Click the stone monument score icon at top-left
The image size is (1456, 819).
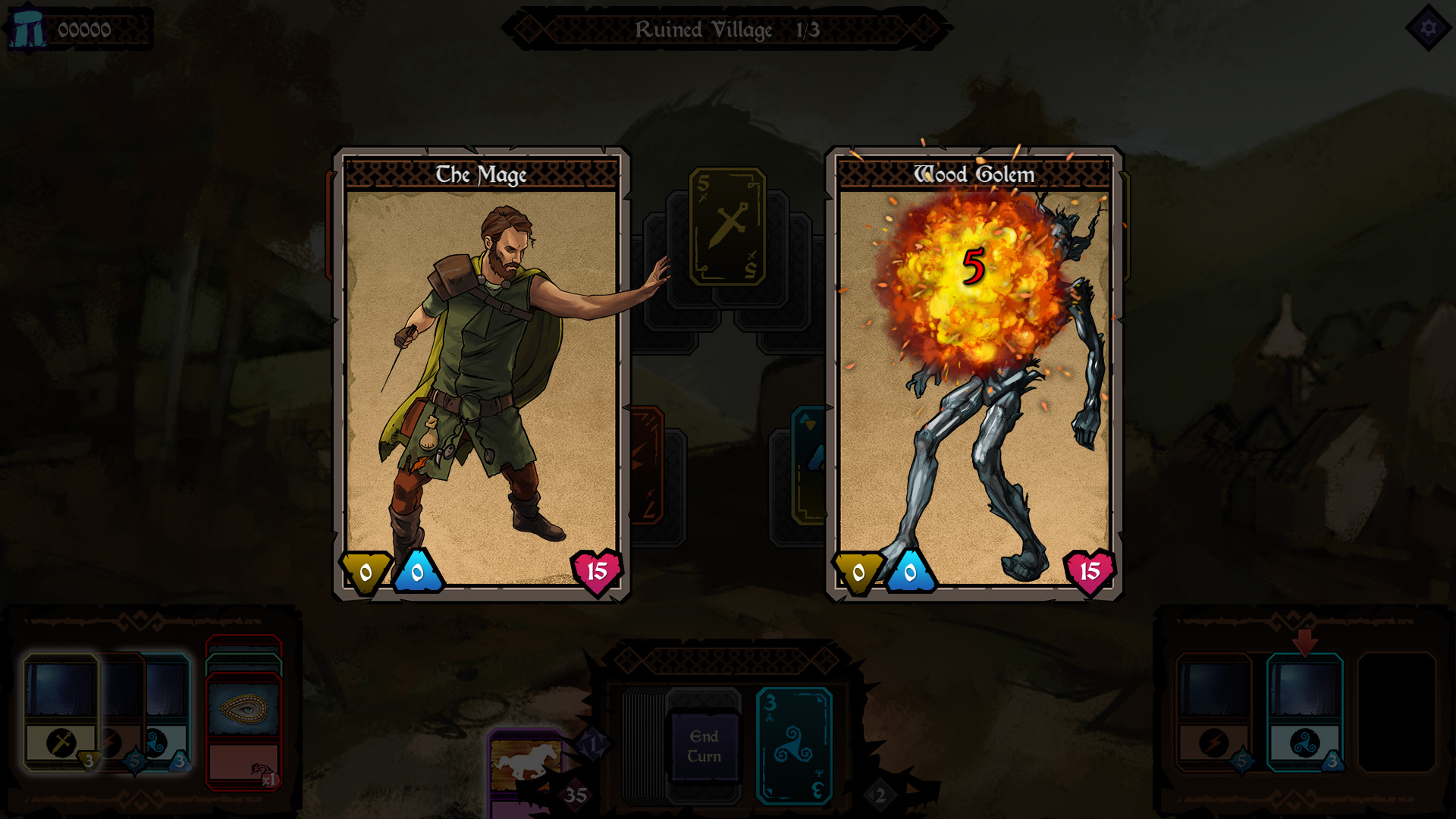(x=26, y=29)
